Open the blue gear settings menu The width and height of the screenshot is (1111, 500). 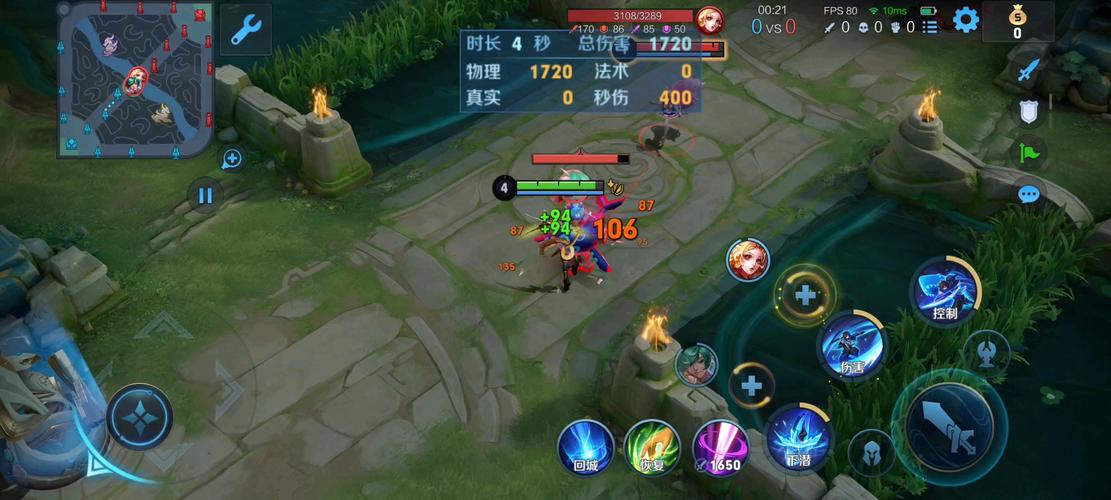click(965, 19)
